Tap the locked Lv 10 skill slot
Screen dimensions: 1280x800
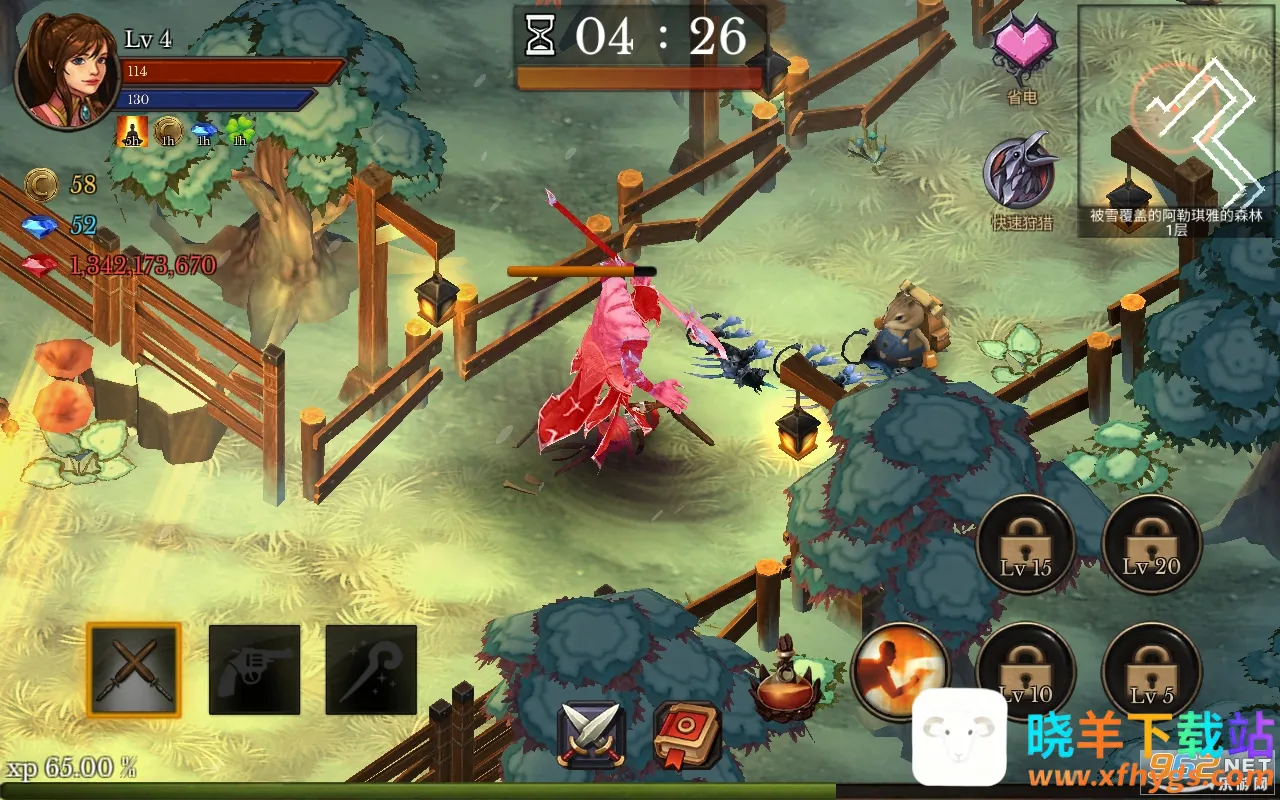point(1026,670)
